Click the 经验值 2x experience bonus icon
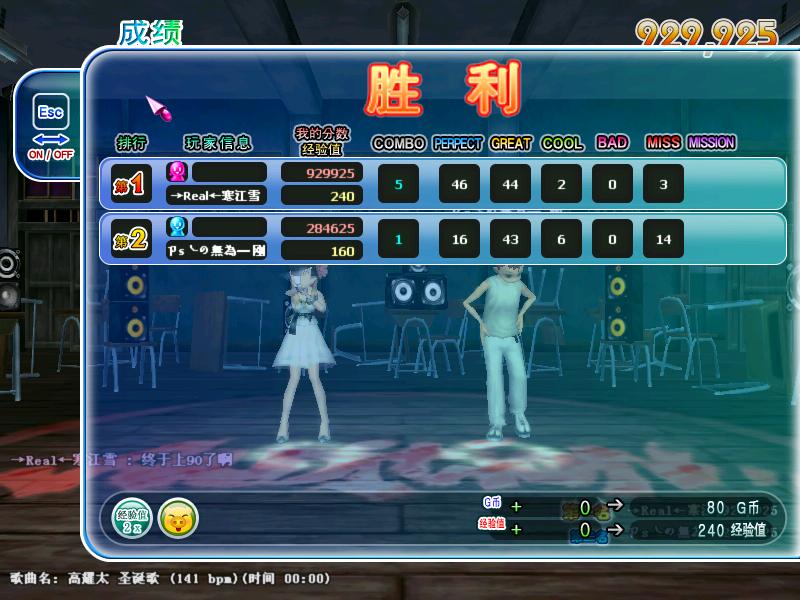Image resolution: width=800 pixels, height=600 pixels. click(132, 517)
